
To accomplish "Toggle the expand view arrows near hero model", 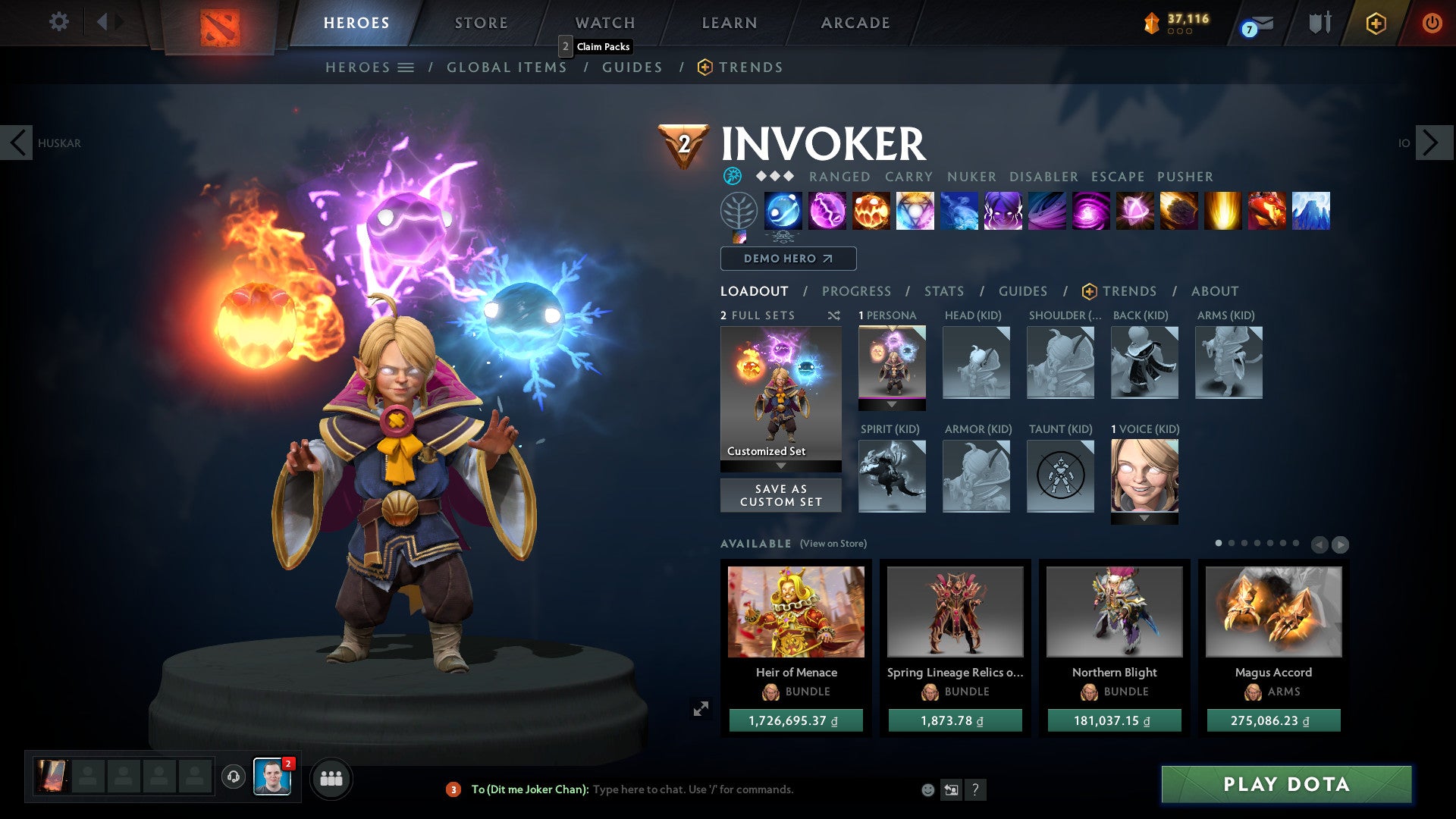I will tap(701, 708).
